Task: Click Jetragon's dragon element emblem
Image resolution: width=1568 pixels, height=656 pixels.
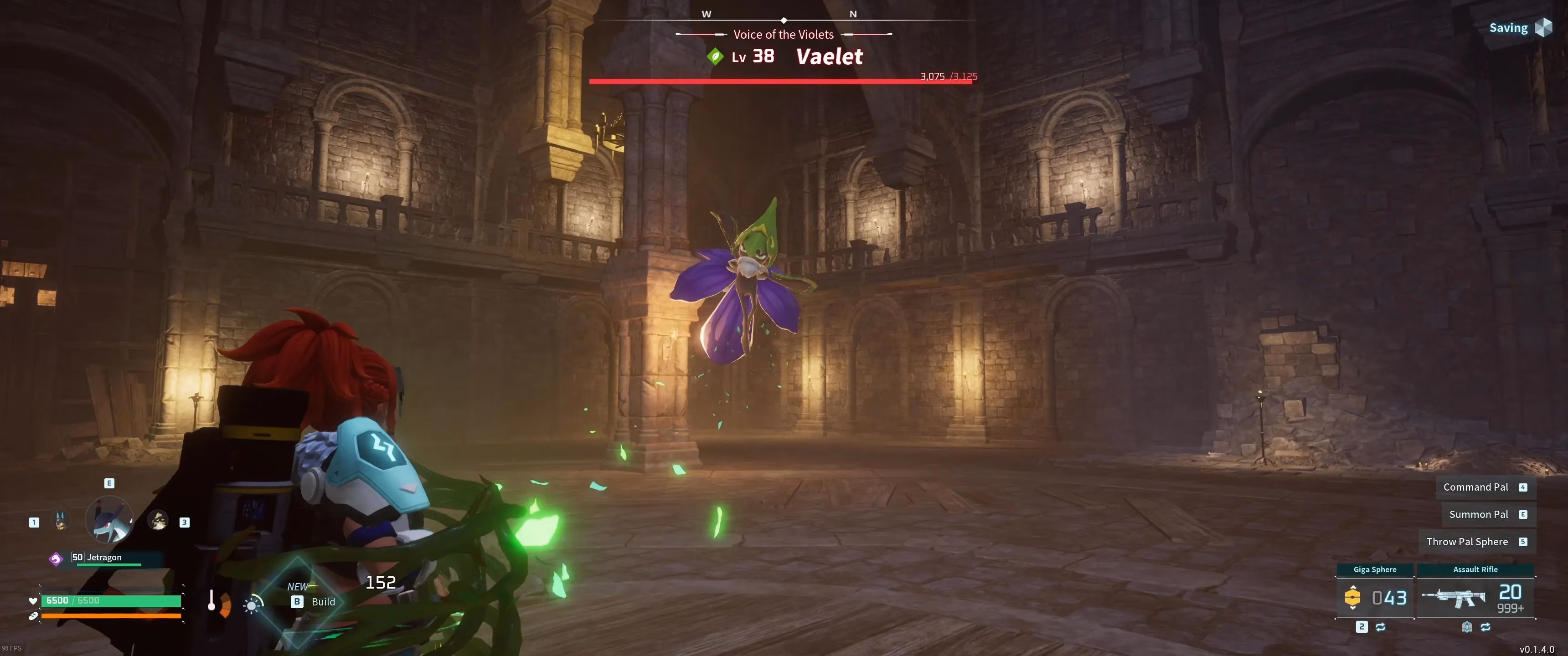Action: tap(57, 560)
